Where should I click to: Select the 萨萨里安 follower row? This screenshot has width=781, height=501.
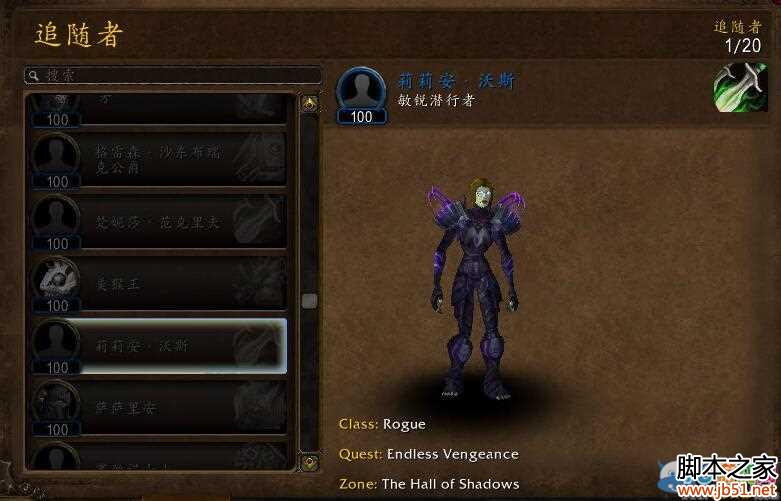[159, 408]
